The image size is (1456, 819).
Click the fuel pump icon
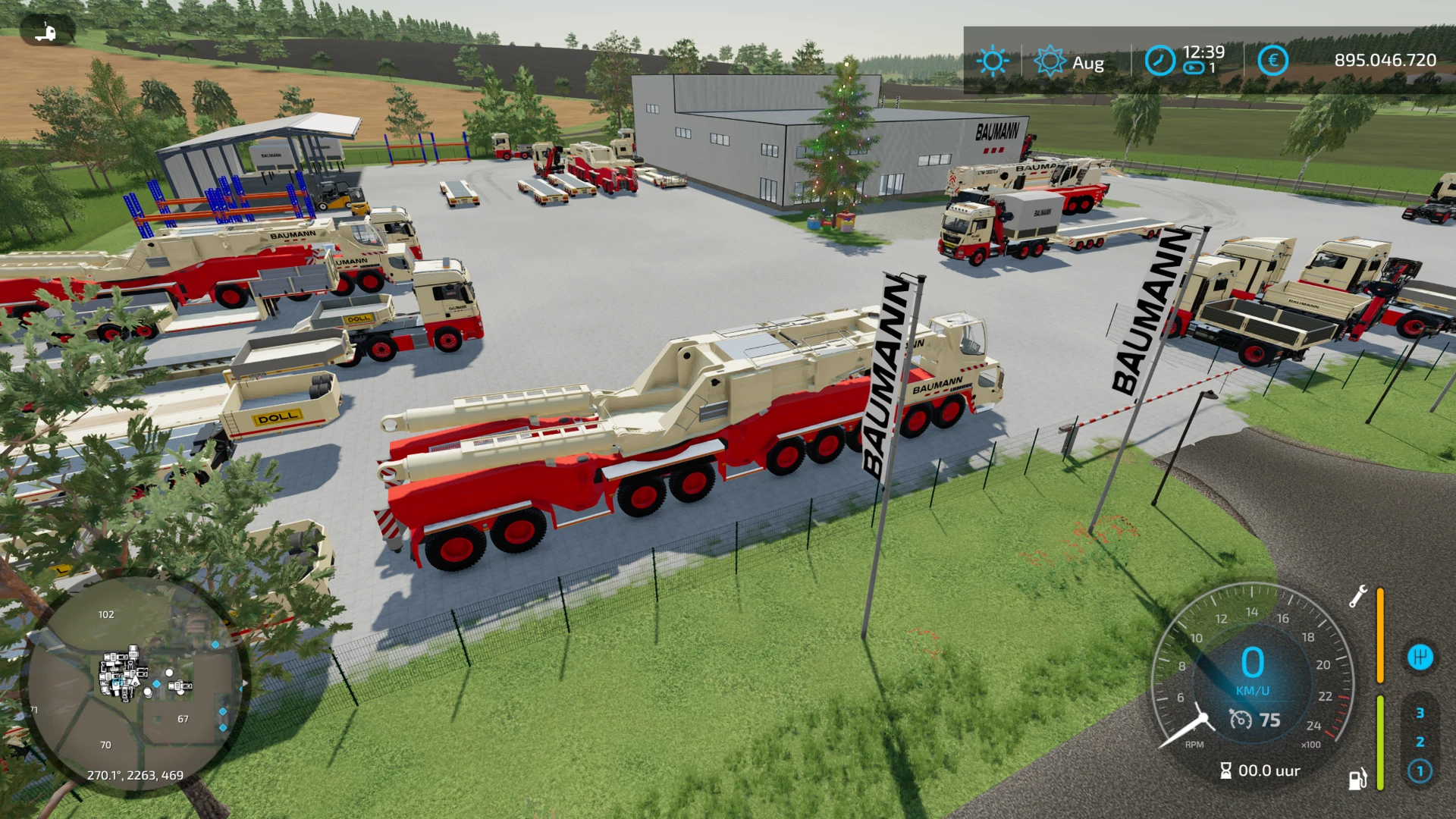(x=1357, y=779)
